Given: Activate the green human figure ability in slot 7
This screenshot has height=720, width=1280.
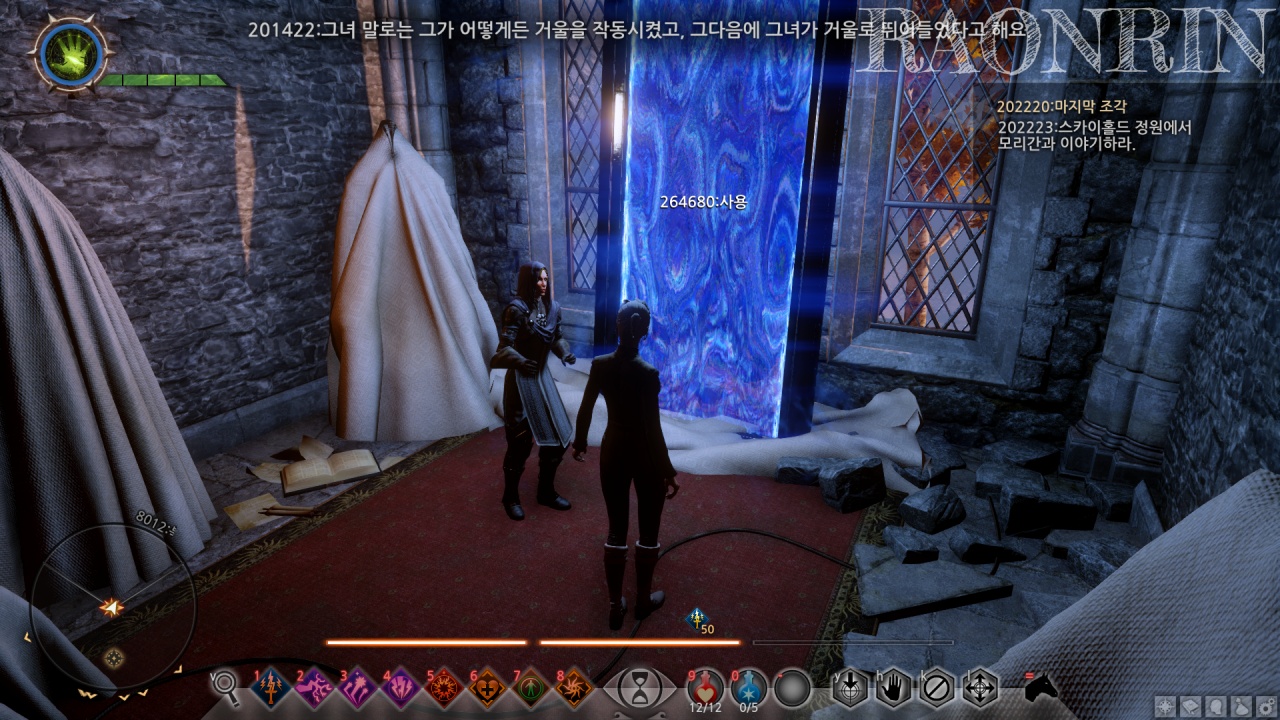Looking at the screenshot, I should click(531, 688).
